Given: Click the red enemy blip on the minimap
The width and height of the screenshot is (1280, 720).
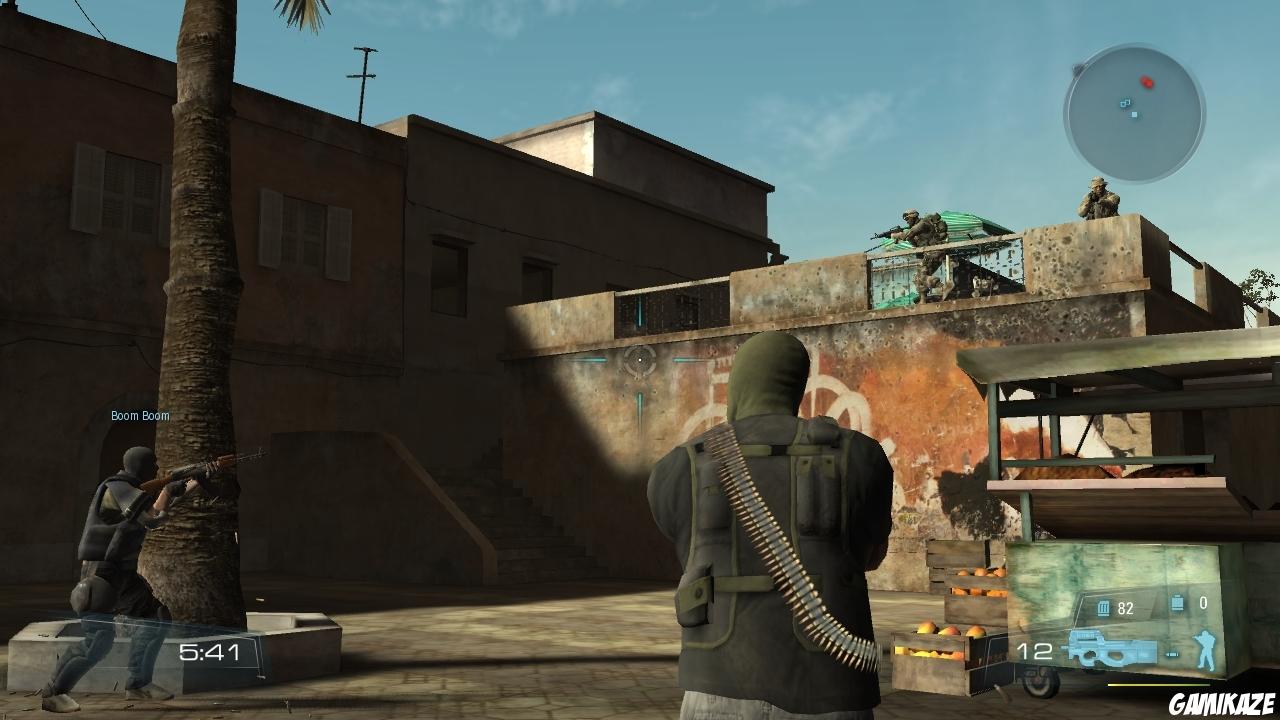Looking at the screenshot, I should [1147, 82].
